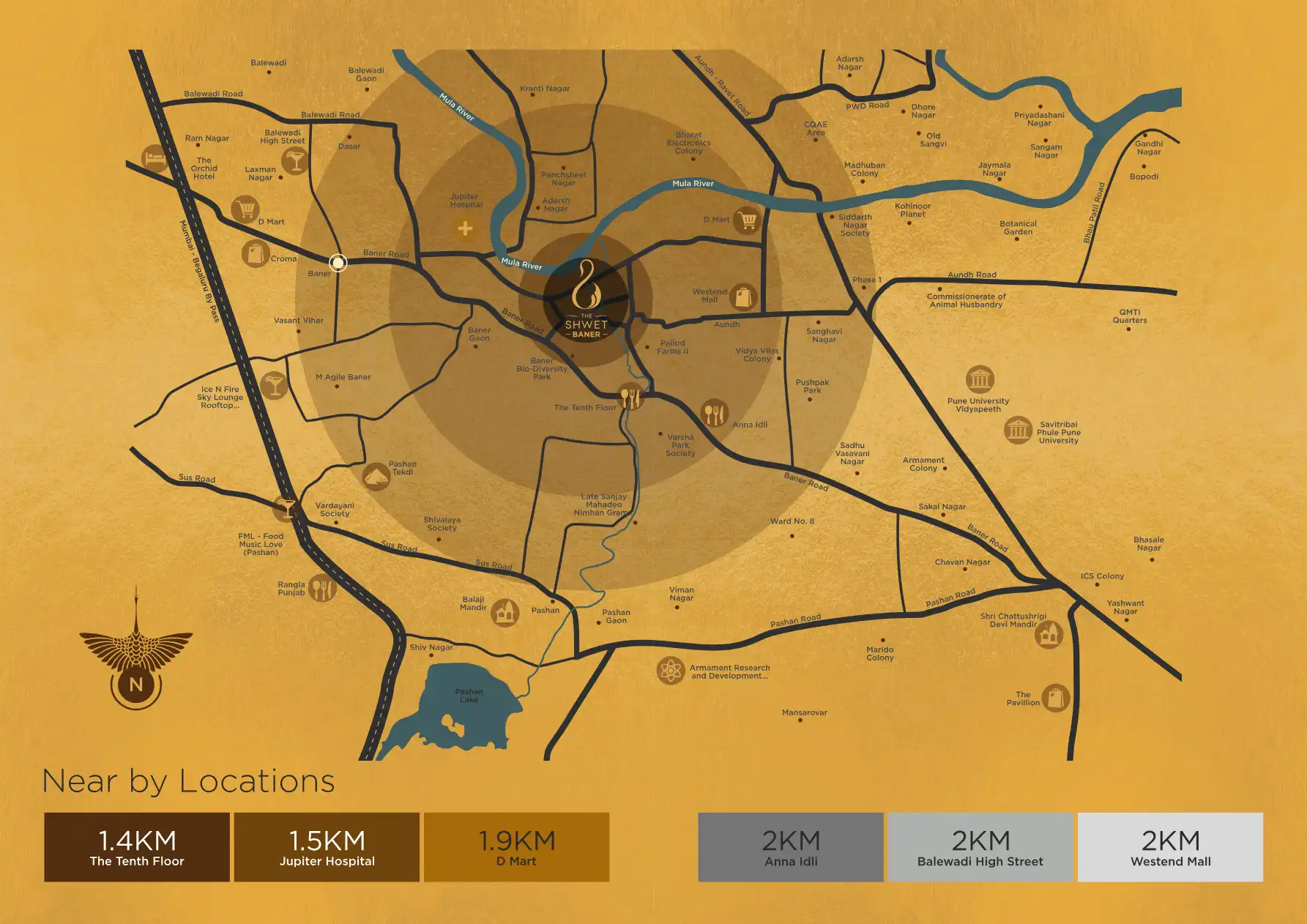Select the Westend Mall shopping bag marker
Image resolution: width=1307 pixels, height=924 pixels.
point(743,297)
